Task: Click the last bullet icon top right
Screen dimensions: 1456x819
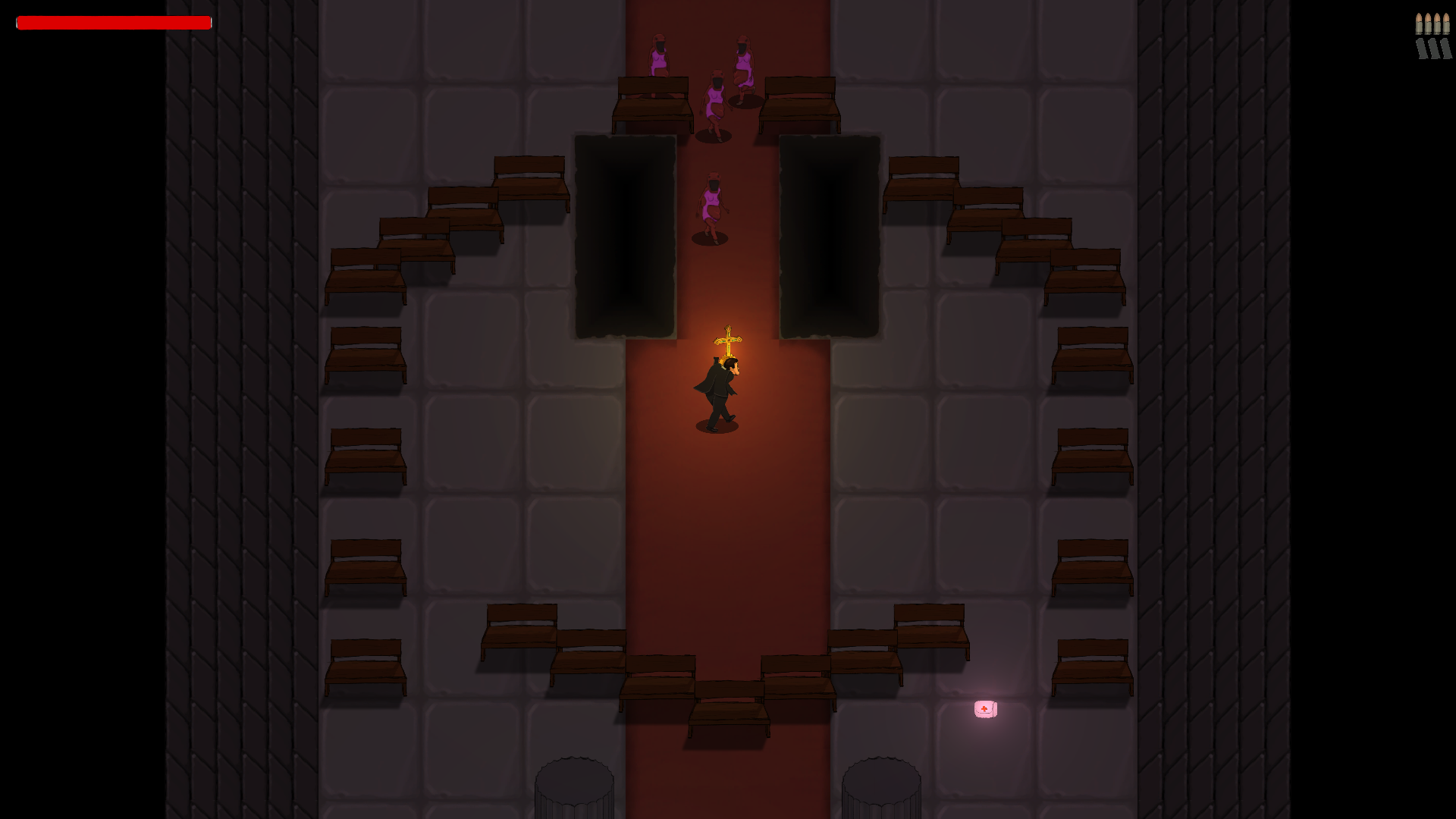Action: [1445, 23]
